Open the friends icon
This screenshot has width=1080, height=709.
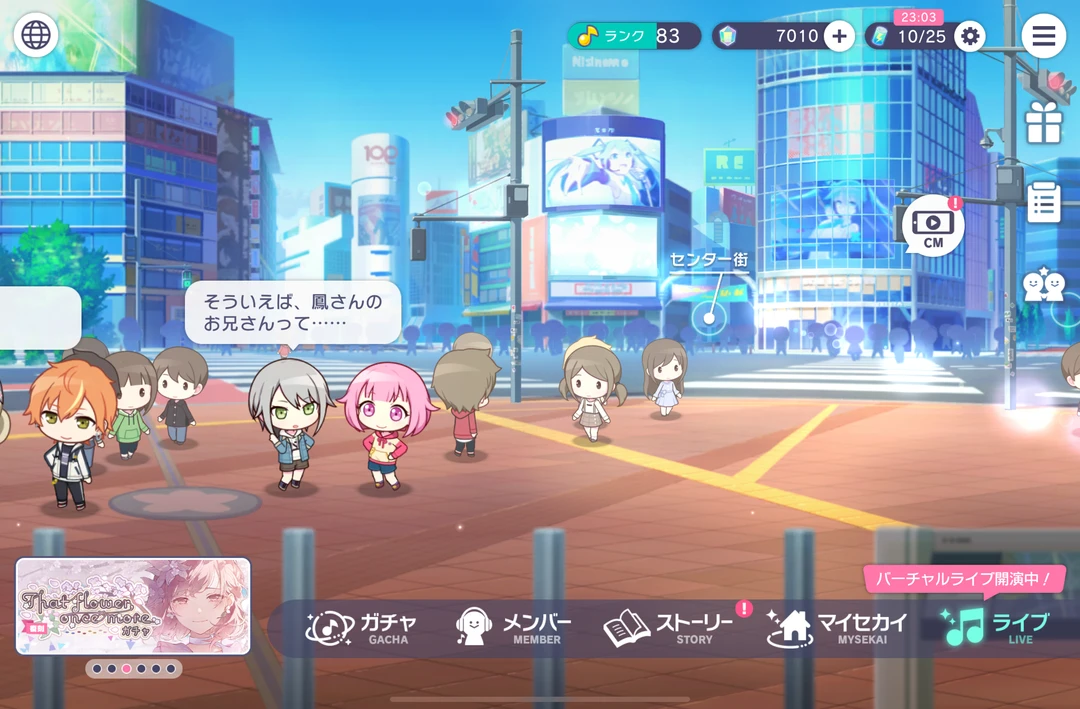(1043, 286)
